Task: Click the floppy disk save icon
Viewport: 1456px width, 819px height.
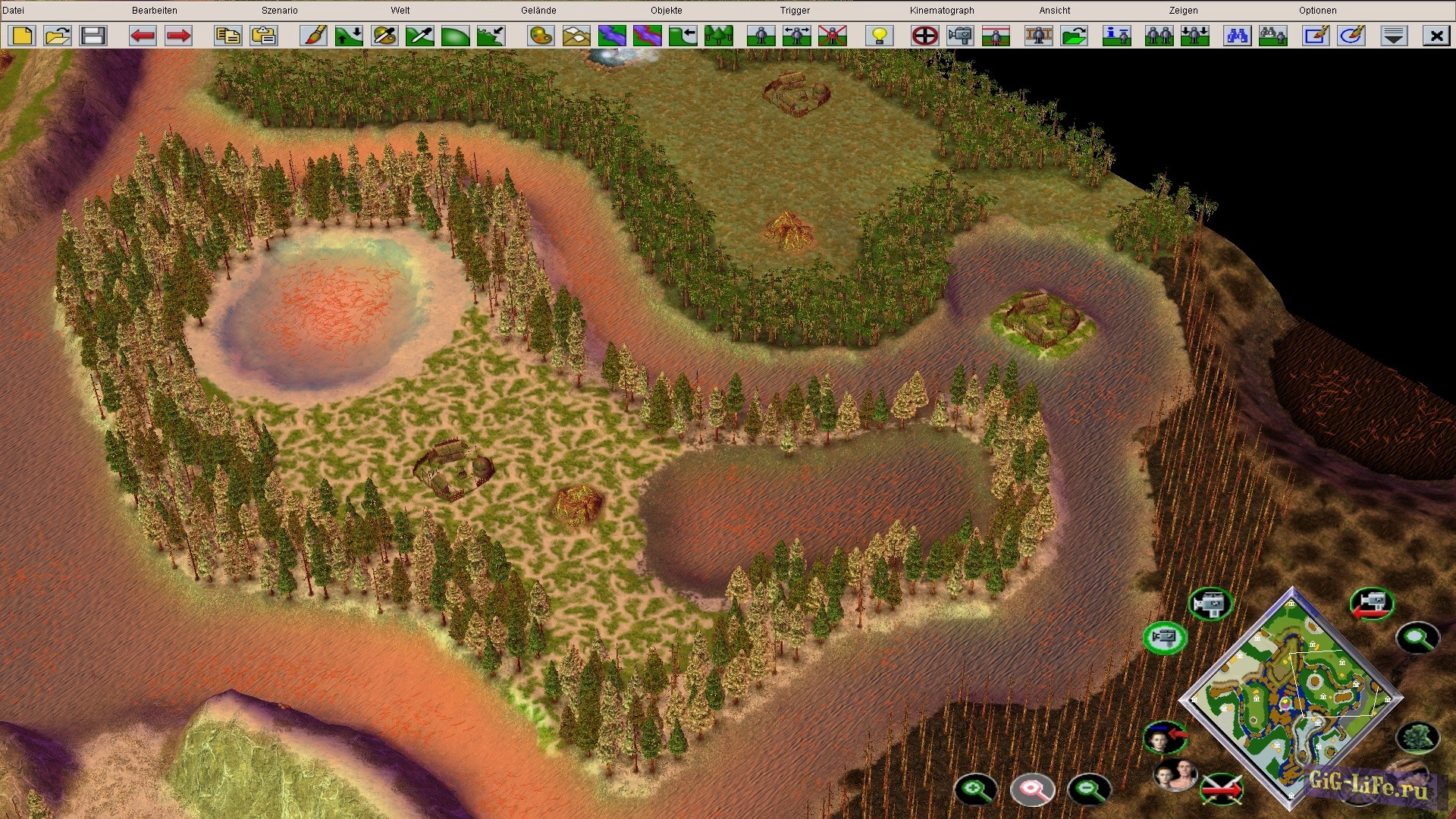Action: pyautogui.click(x=93, y=36)
